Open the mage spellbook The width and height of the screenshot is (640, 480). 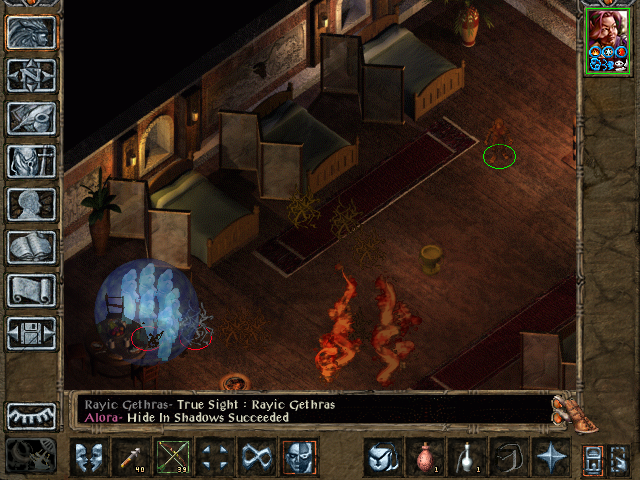coord(31,246)
